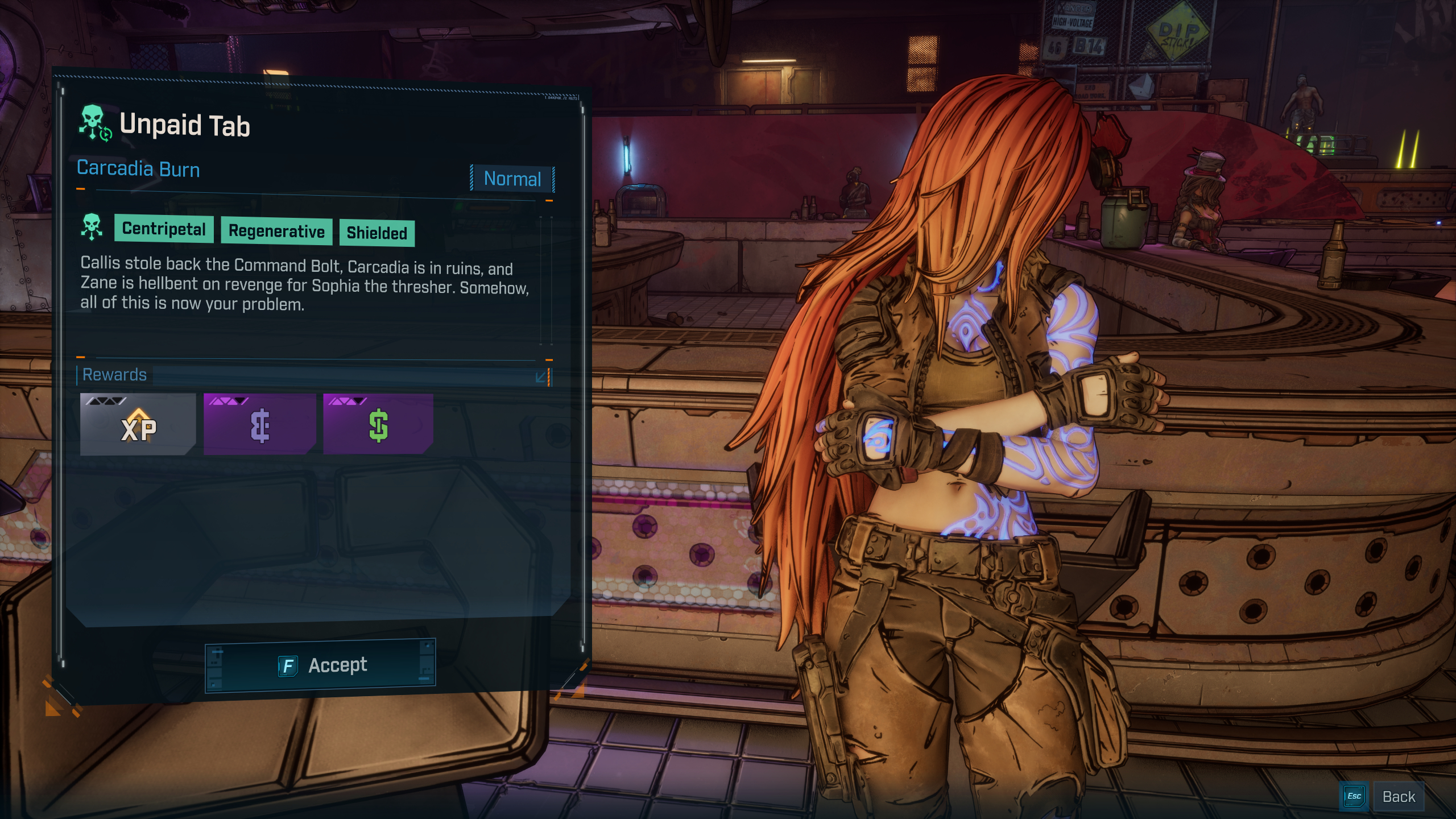Screen dimensions: 1456x819
Task: Inspect the Regenerative modifier tag
Action: [x=276, y=231]
